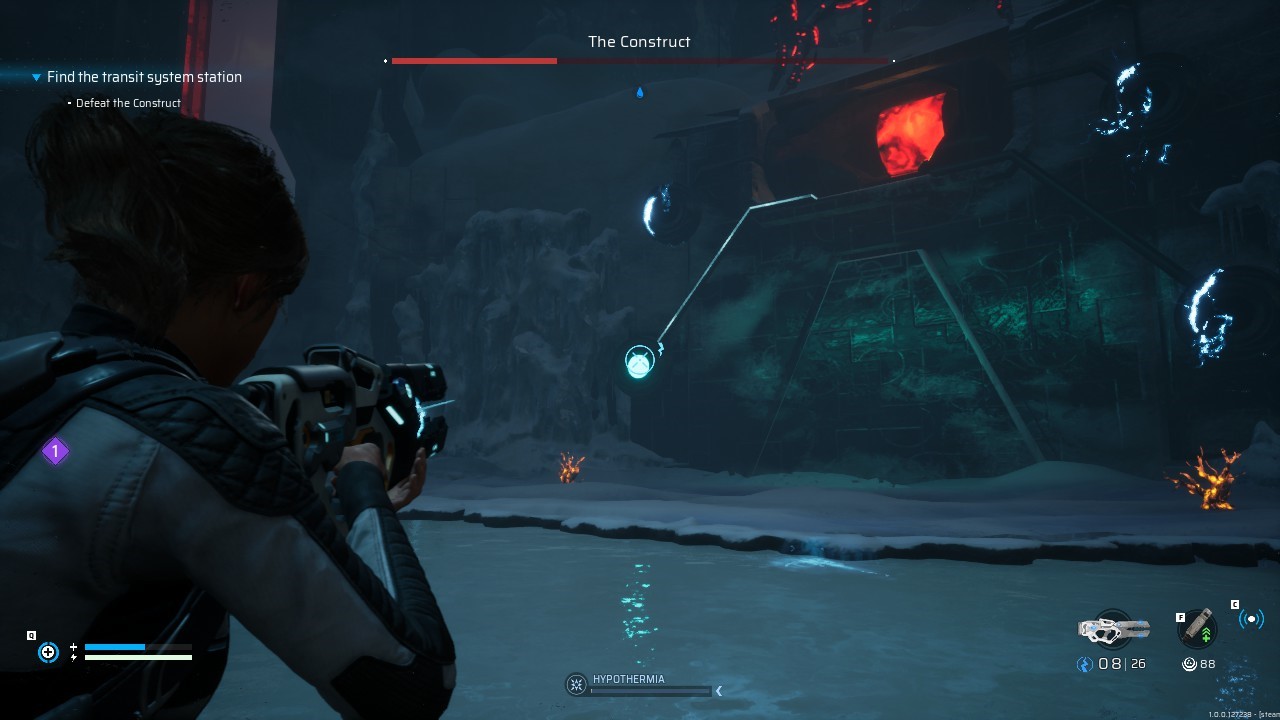Click the stamina lightning bolt symbol
The height and width of the screenshot is (720, 1280).
(x=73, y=657)
